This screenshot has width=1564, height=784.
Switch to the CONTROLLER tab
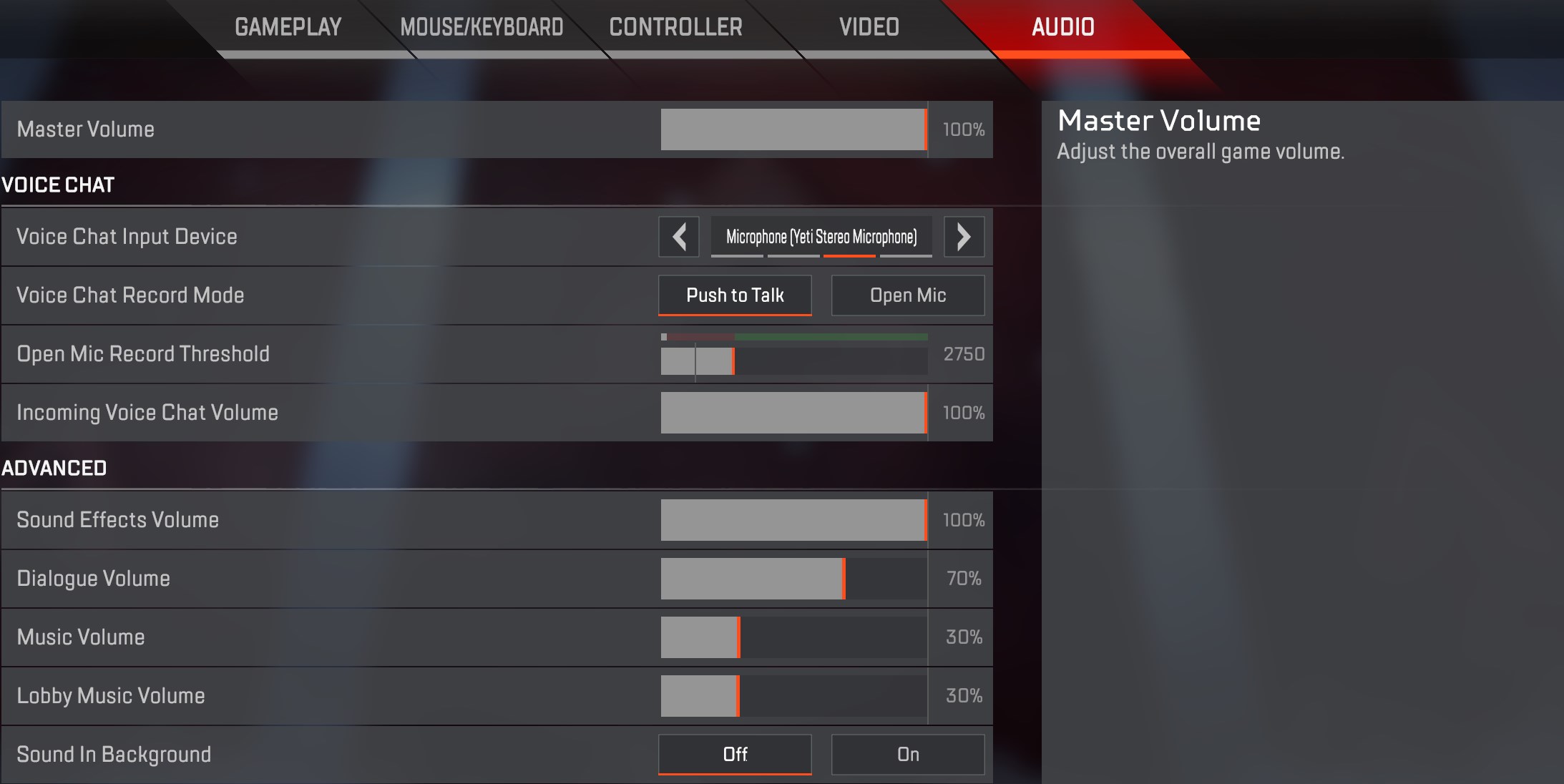675,27
